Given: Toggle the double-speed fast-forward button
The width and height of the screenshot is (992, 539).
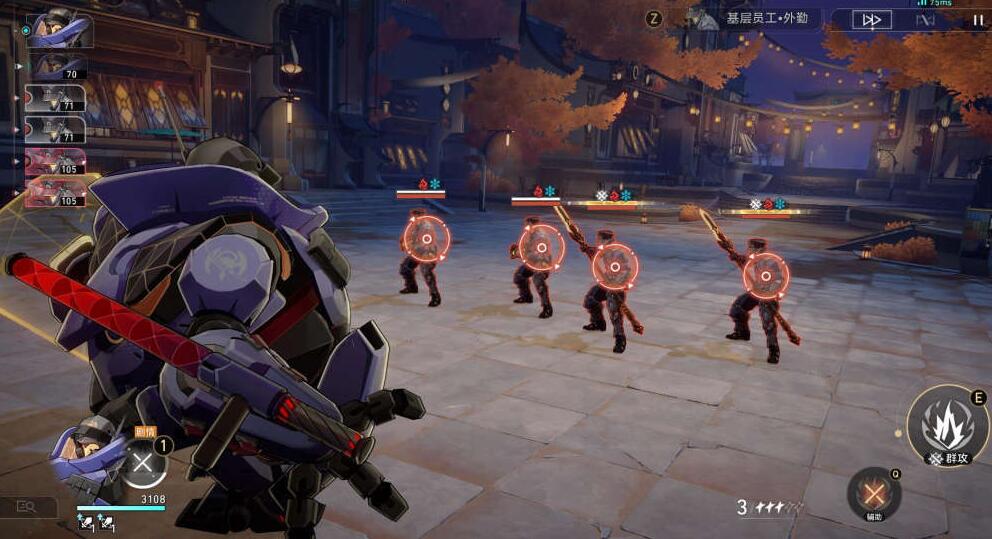Looking at the screenshot, I should coord(871,20).
